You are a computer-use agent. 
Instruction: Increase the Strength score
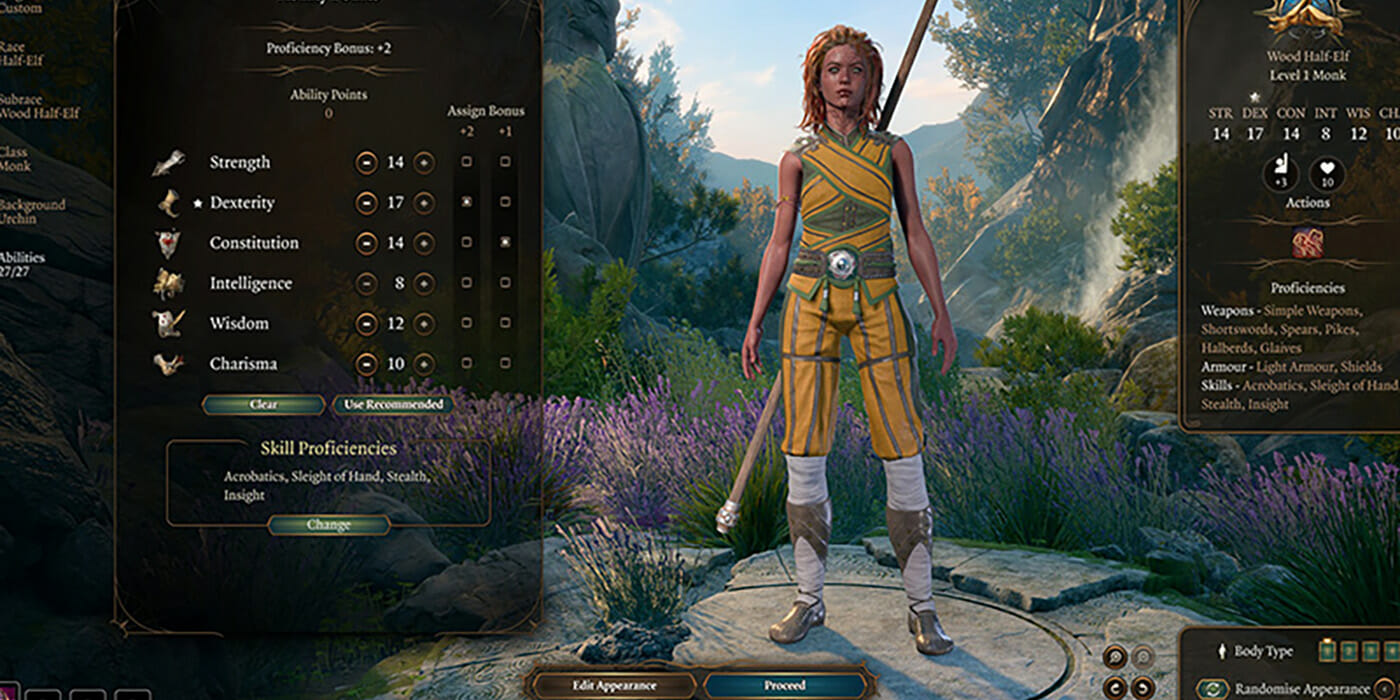(424, 162)
